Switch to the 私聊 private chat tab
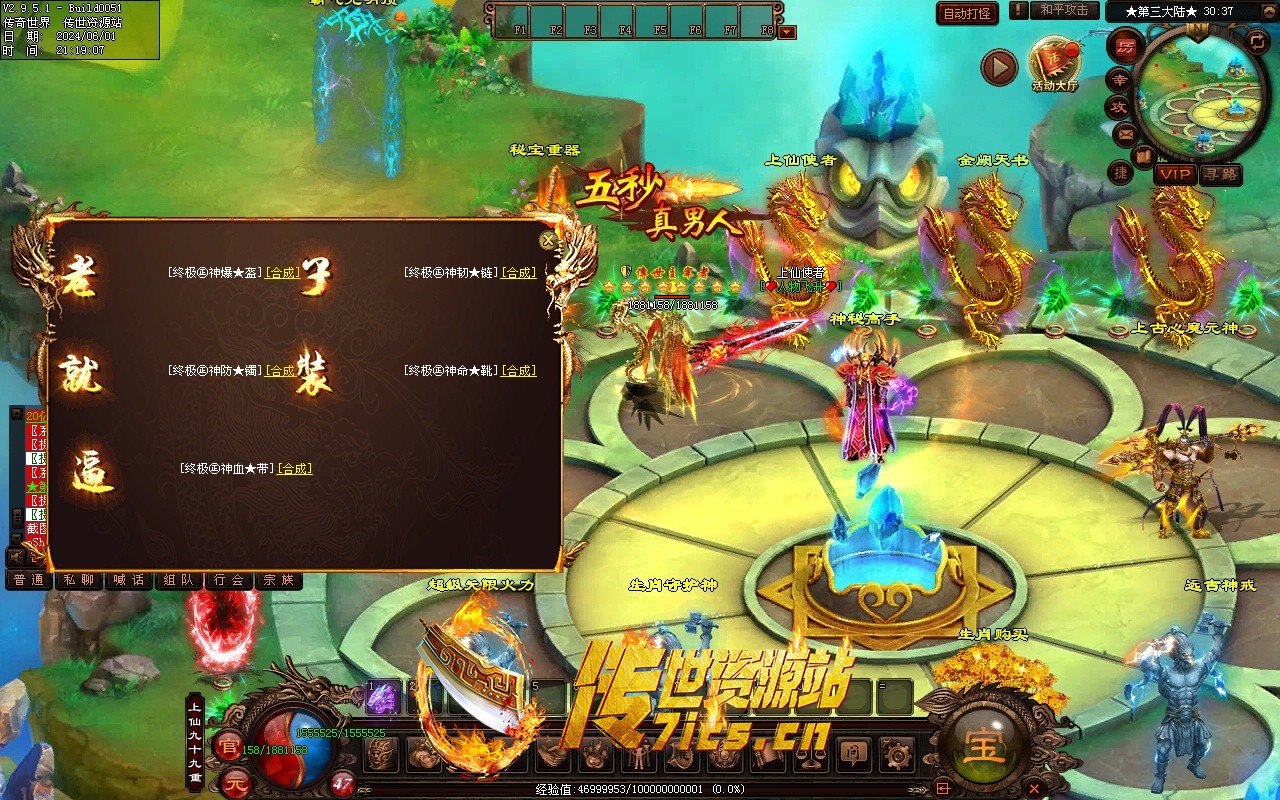The height and width of the screenshot is (800, 1280). pyautogui.click(x=79, y=580)
